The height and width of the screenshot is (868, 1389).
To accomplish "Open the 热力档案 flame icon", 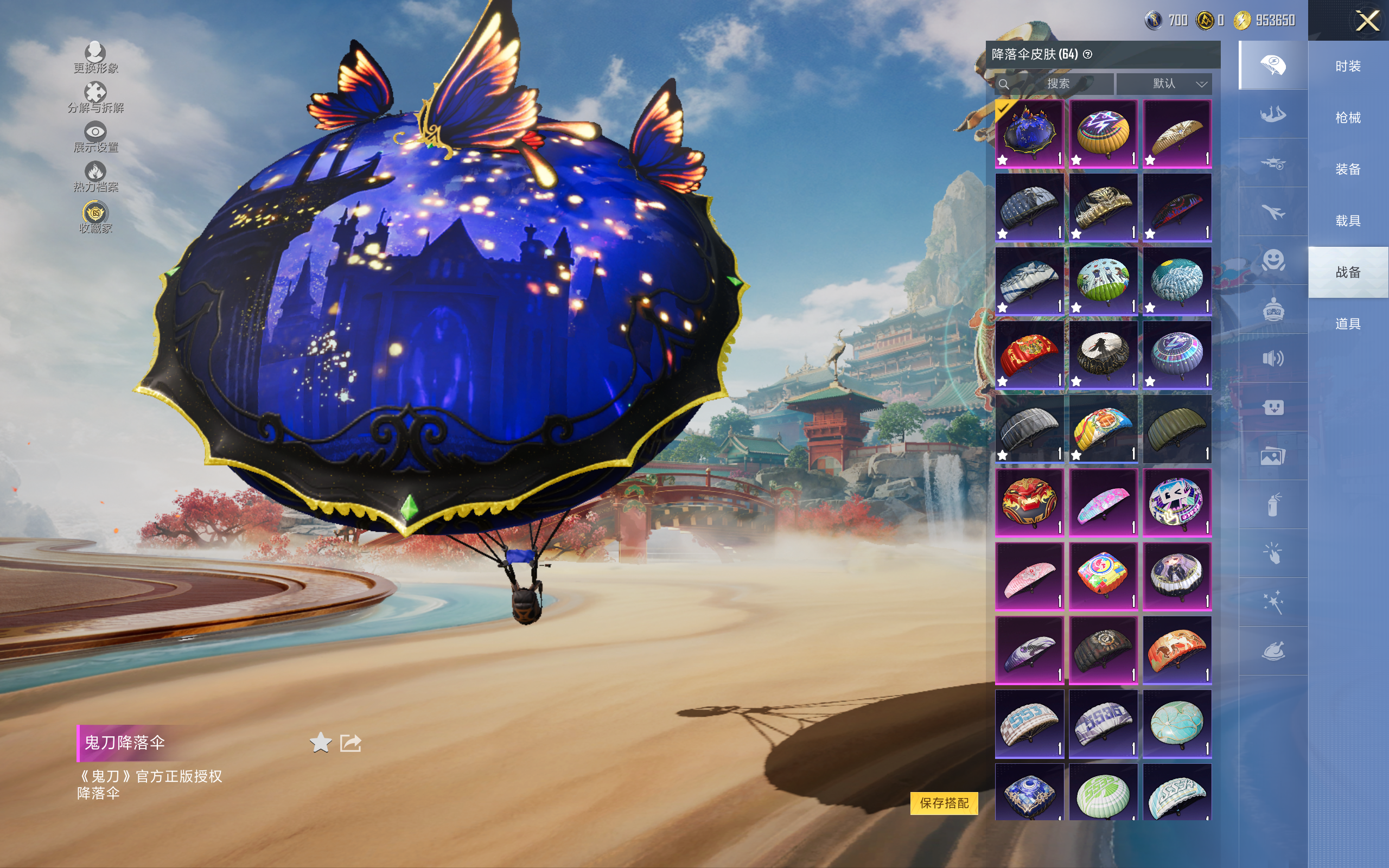I will click(x=95, y=177).
